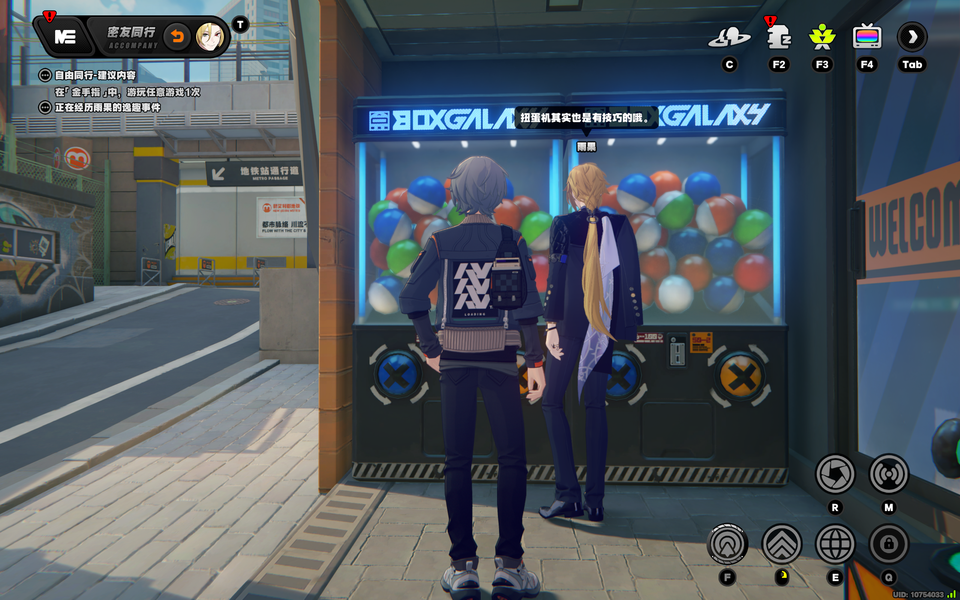Select the blonde companion portrait

coord(210,37)
